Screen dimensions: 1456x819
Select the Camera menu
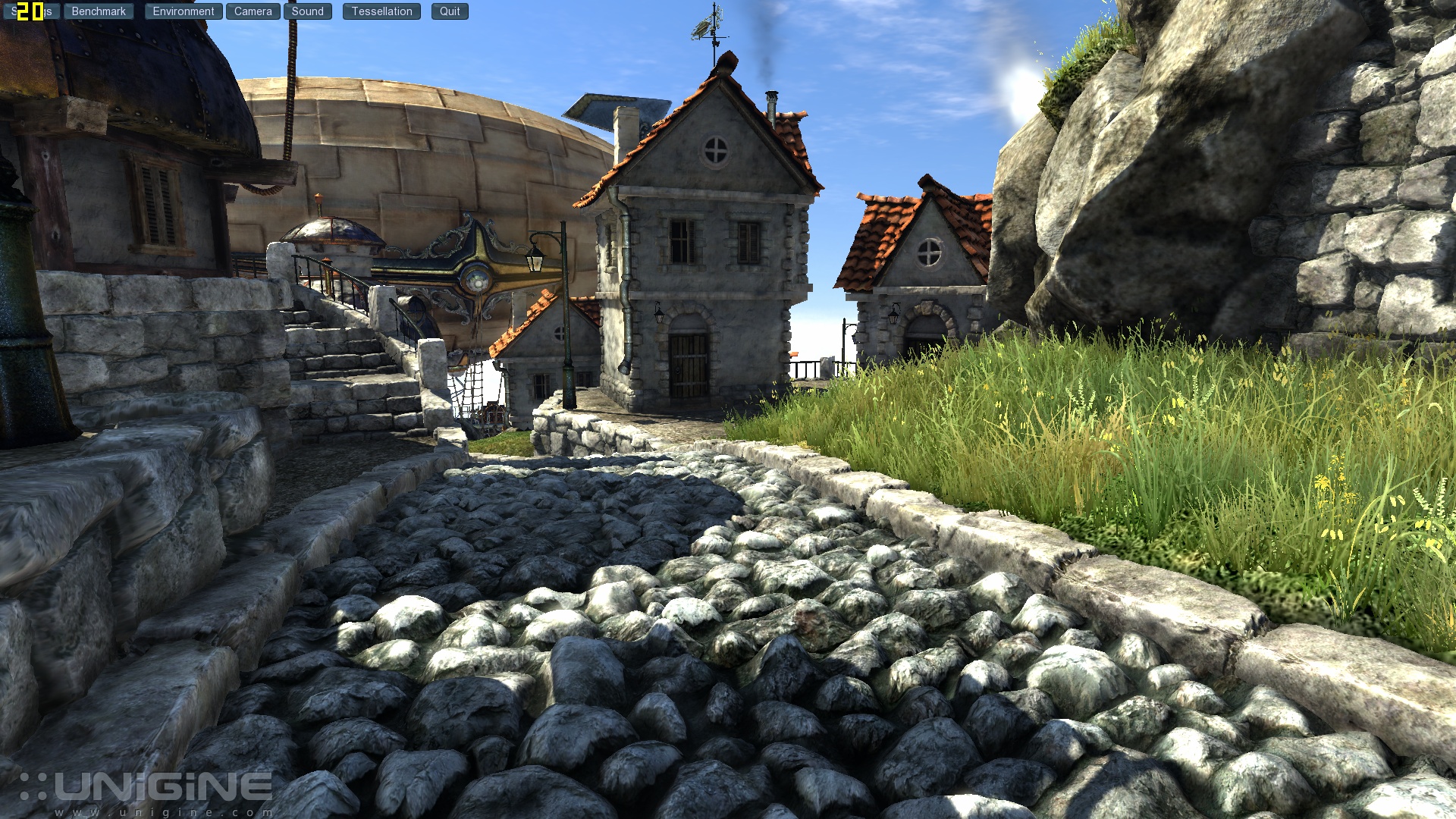coord(253,11)
